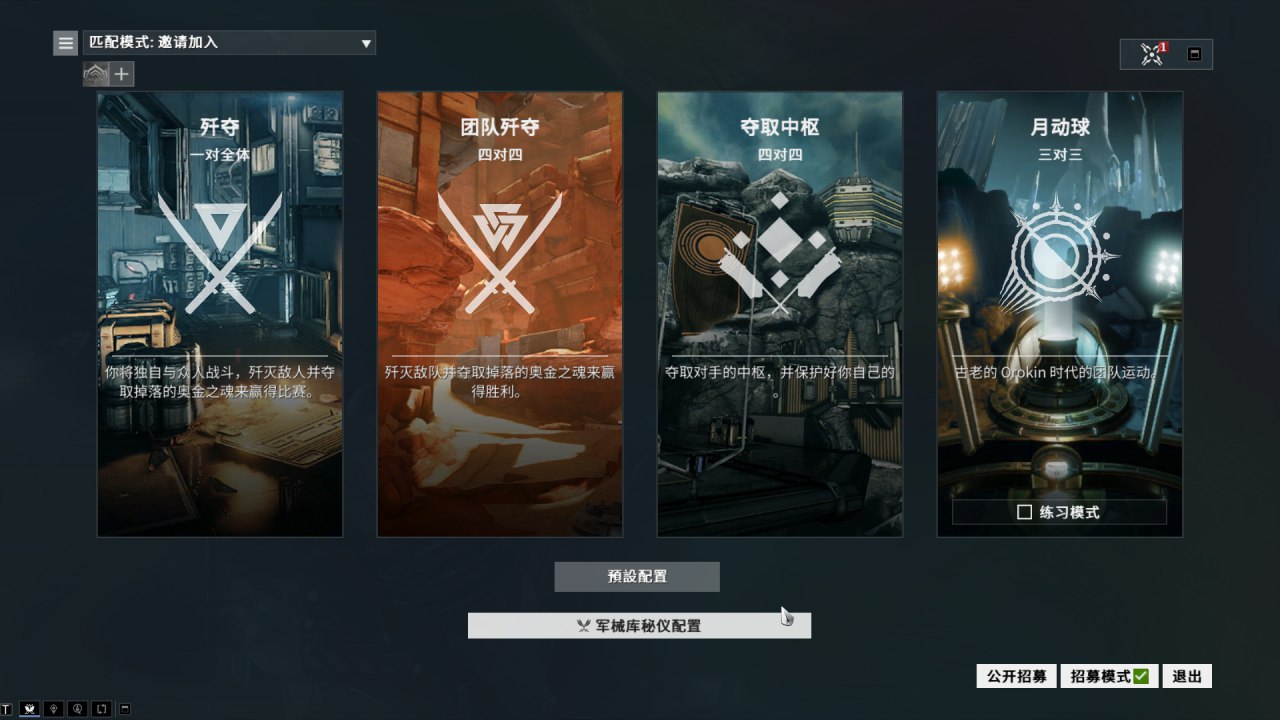The width and height of the screenshot is (1280, 720).
Task: Click the 公开招募 public recruit button
Action: point(1016,676)
